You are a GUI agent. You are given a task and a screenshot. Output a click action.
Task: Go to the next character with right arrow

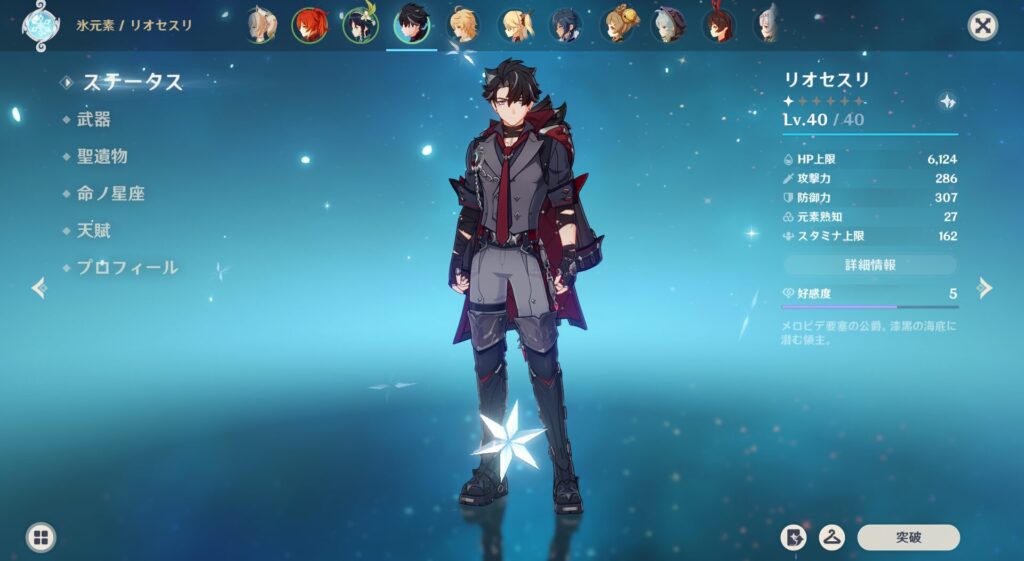click(985, 288)
